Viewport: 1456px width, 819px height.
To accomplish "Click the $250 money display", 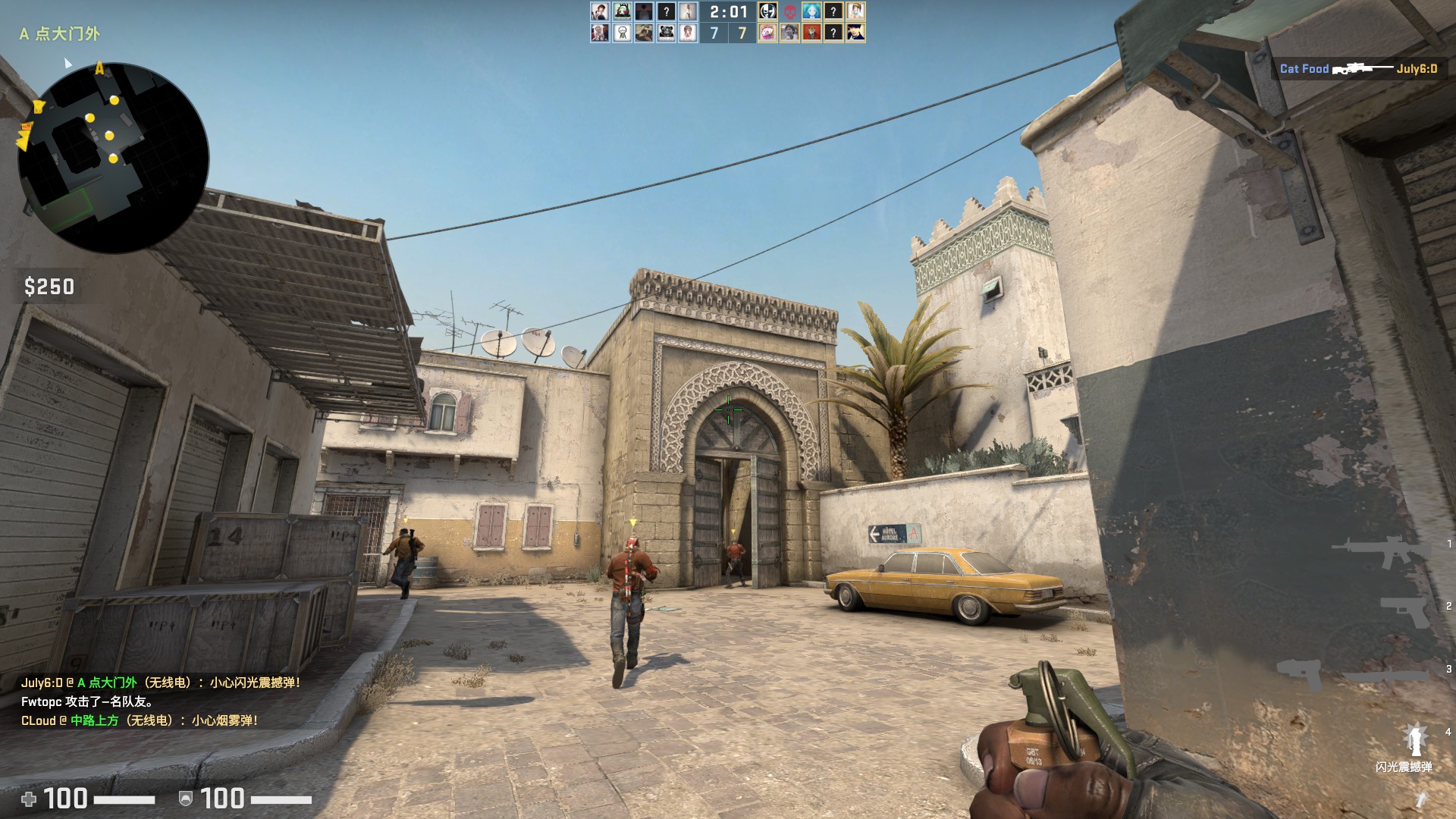I will click(49, 287).
